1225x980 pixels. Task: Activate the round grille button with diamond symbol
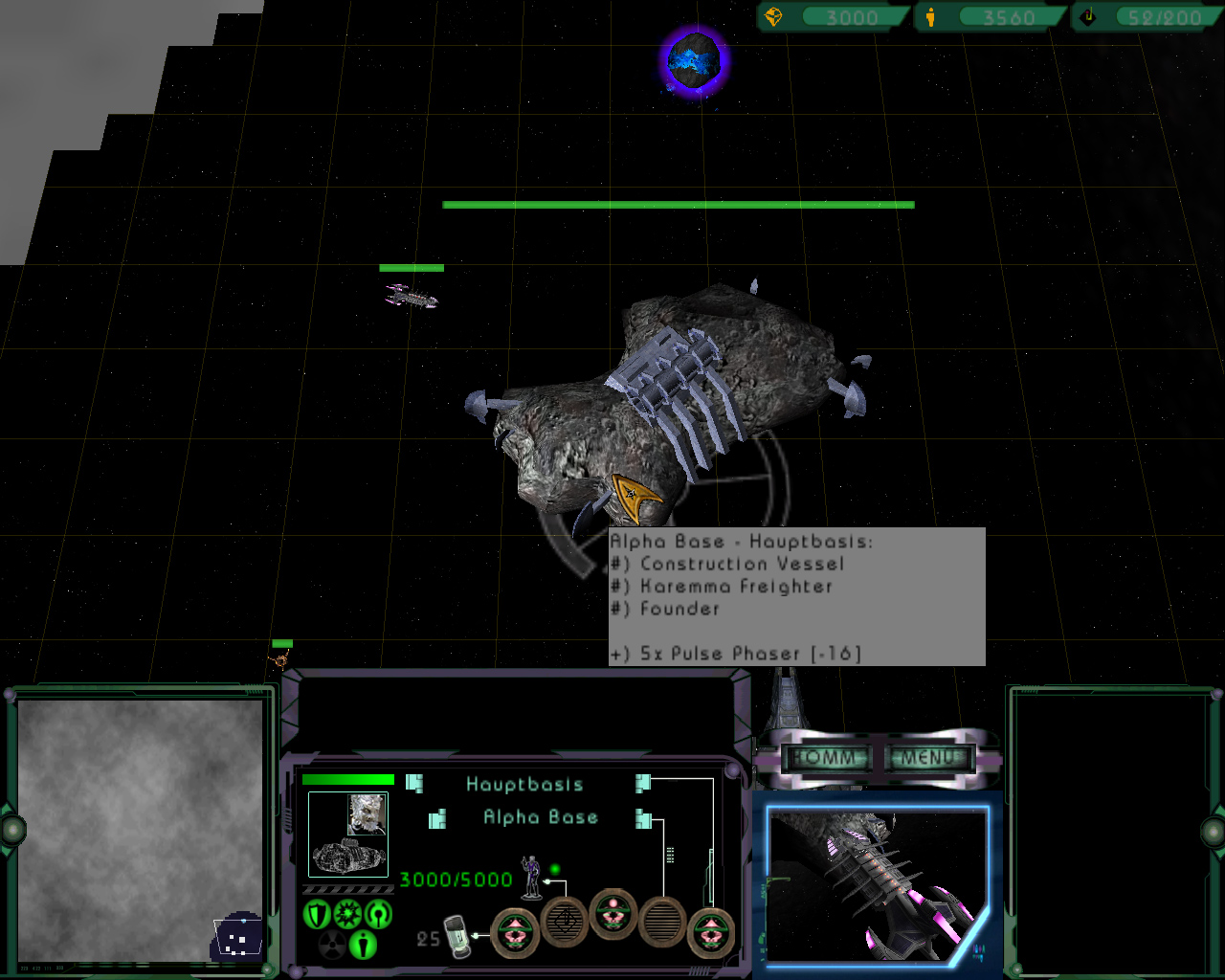pos(565,924)
